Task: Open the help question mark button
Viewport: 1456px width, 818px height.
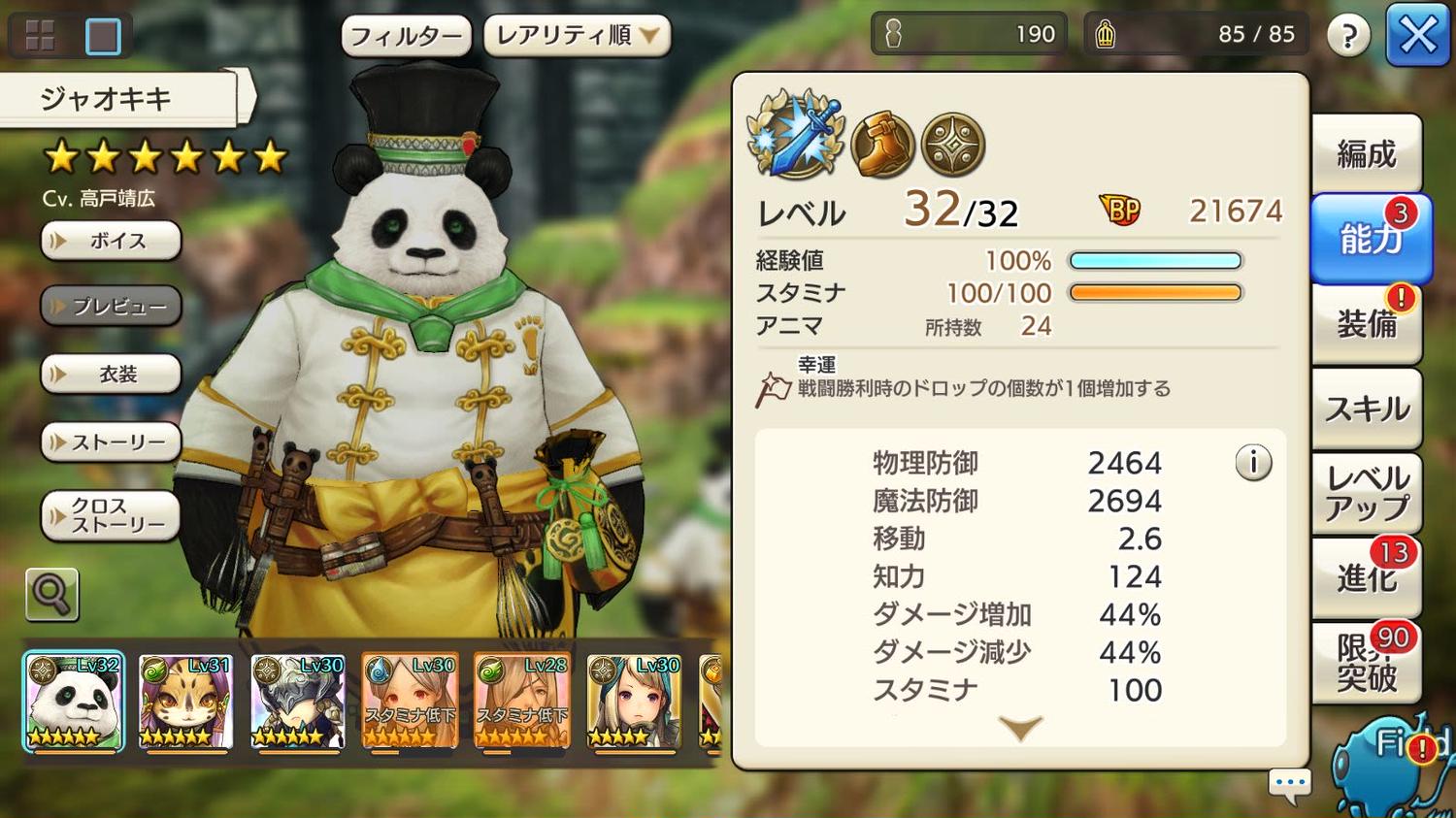Action: click(x=1347, y=37)
